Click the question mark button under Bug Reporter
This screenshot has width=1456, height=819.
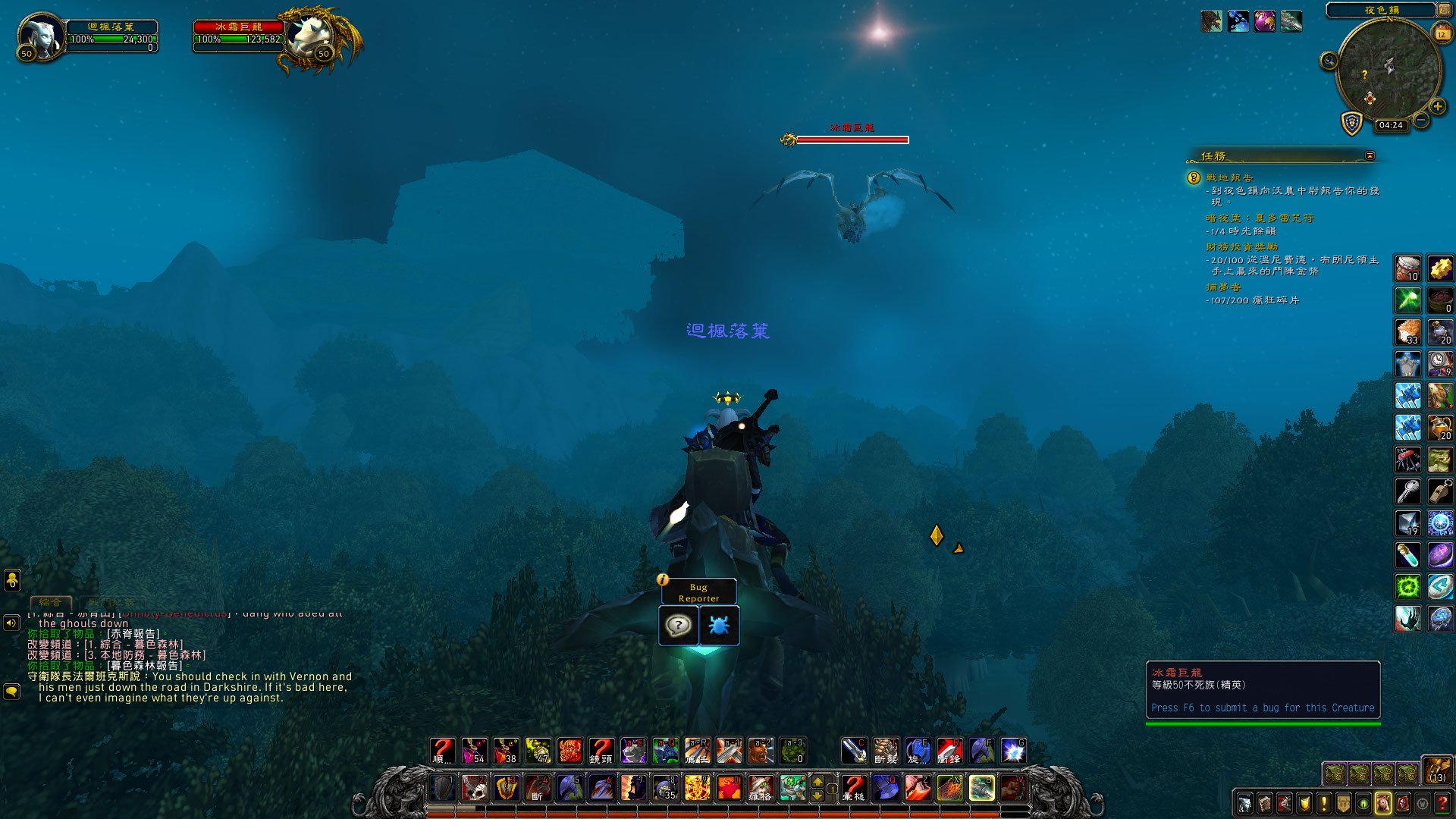pyautogui.click(x=678, y=626)
